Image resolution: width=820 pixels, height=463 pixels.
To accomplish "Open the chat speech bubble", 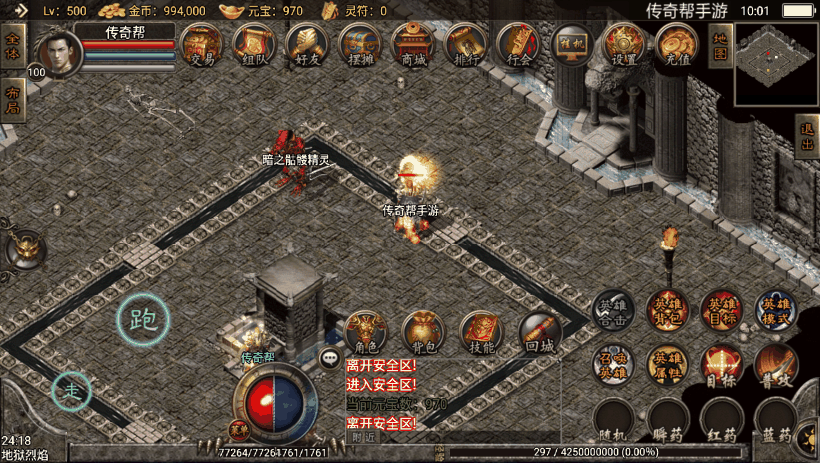I will [x=329, y=358].
